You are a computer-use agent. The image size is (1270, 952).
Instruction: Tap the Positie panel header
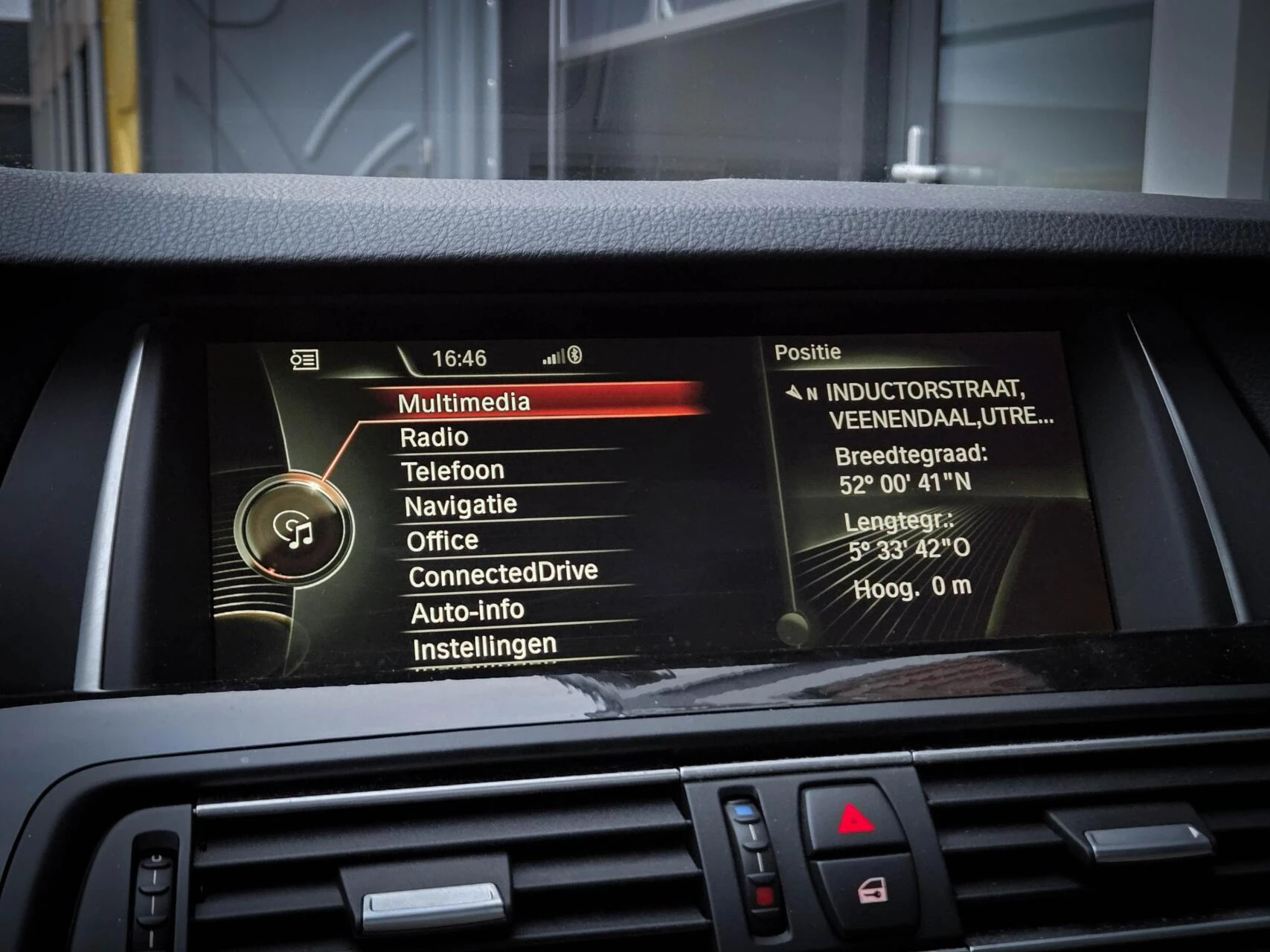[809, 352]
